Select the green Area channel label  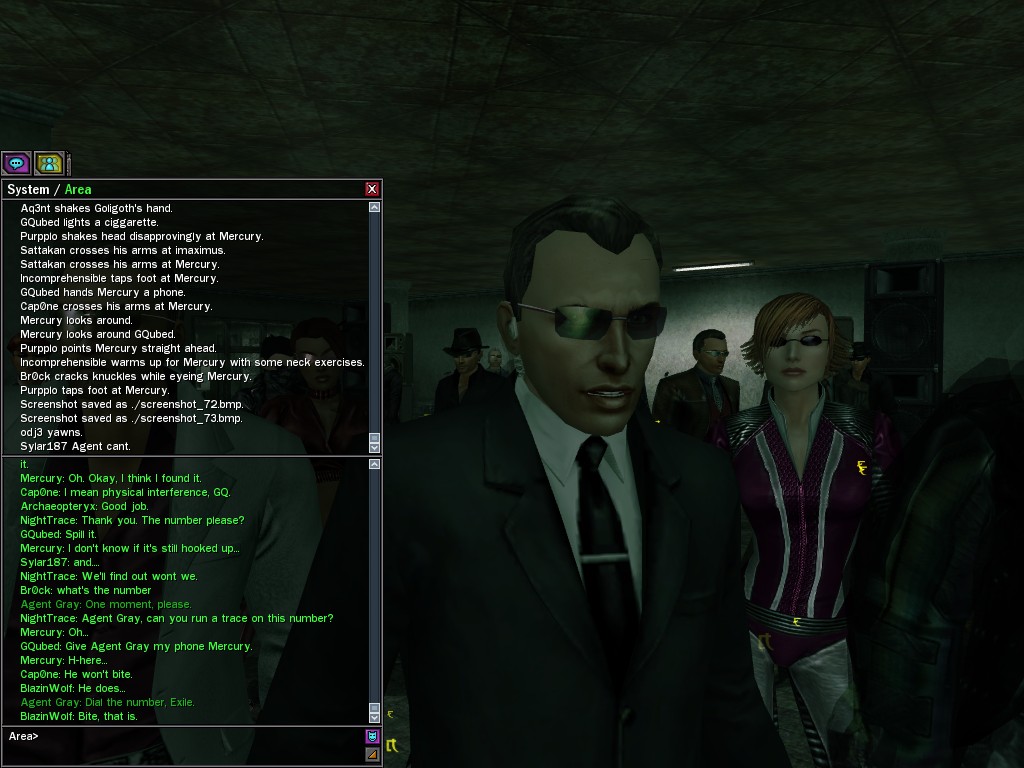[x=78, y=189]
